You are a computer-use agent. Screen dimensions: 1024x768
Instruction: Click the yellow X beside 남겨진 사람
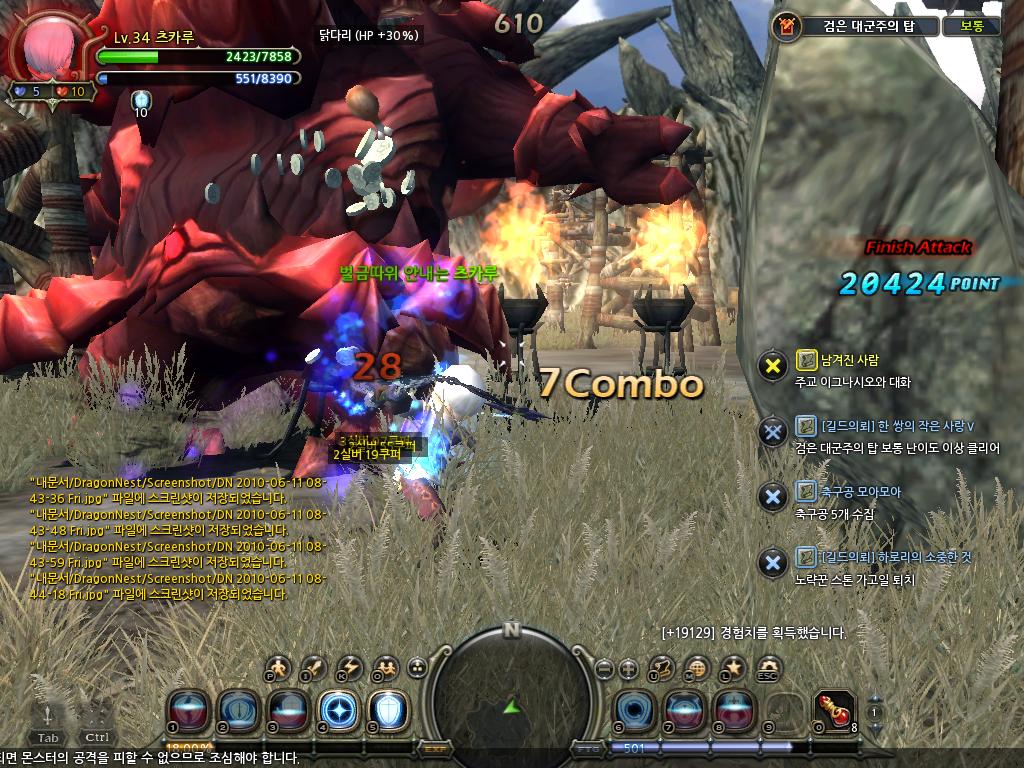click(772, 365)
